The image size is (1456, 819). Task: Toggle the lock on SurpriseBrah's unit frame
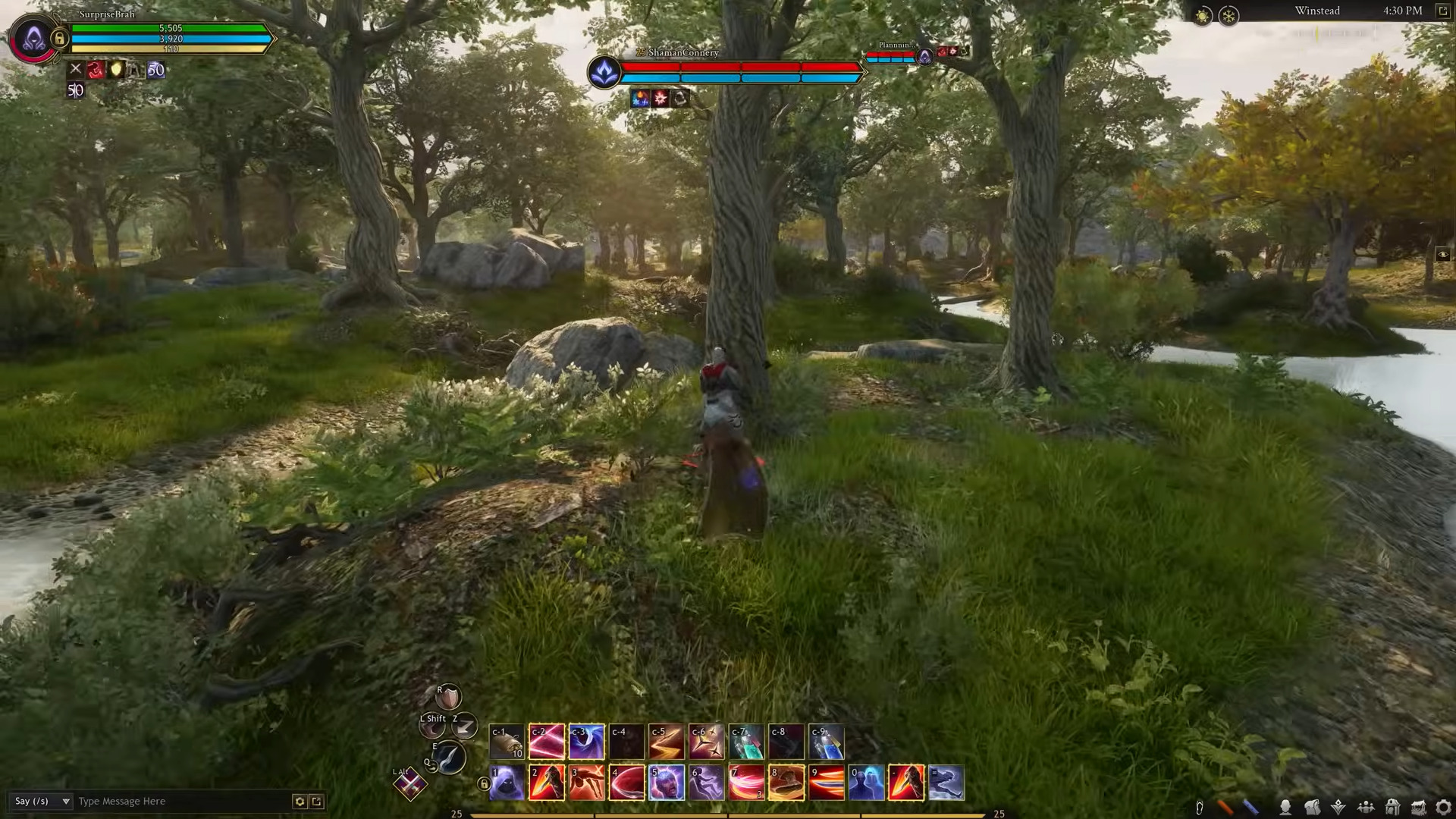point(60,39)
